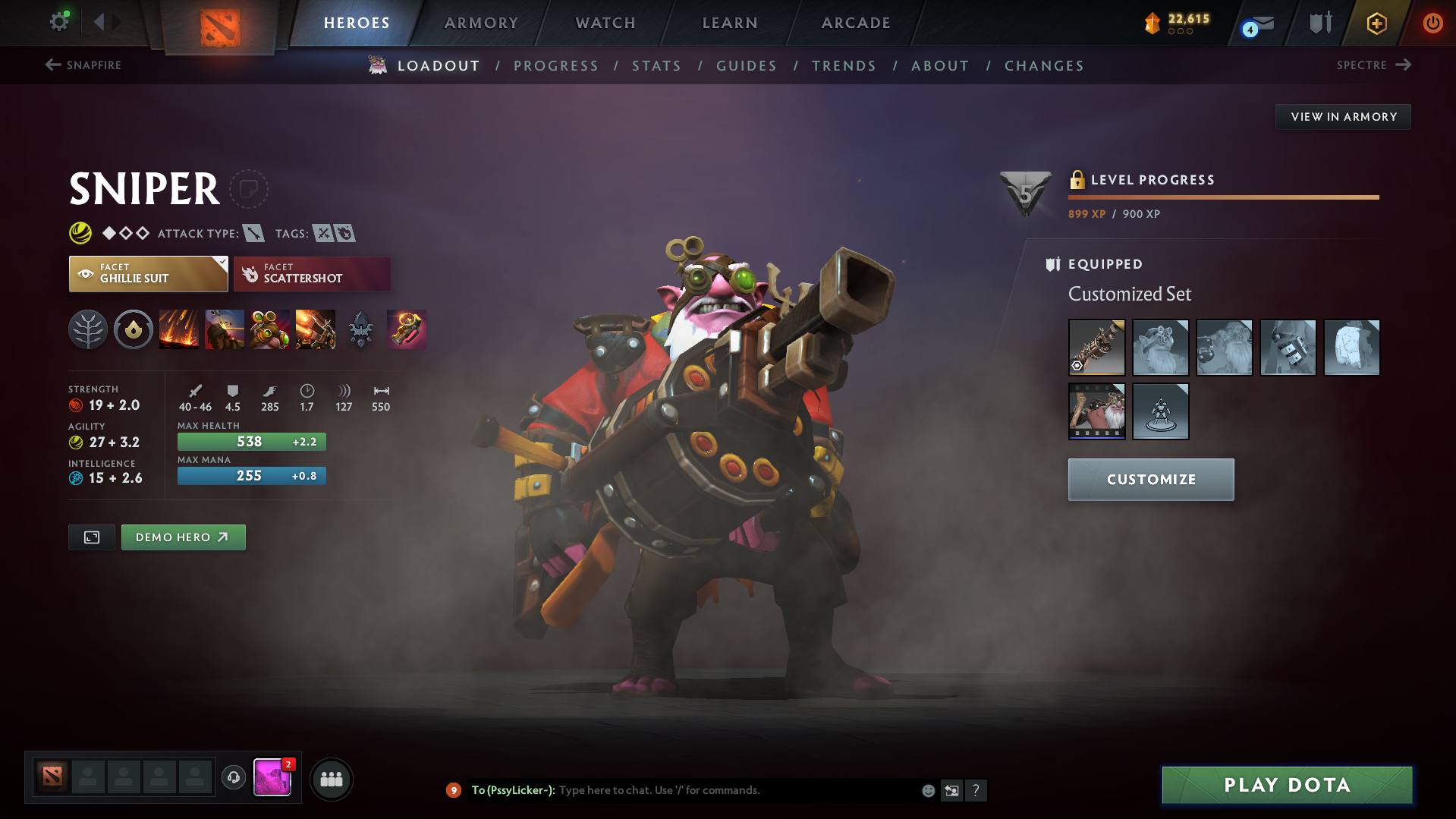Select the equipped rifle weapon slot
1456x819 pixels.
click(1096, 348)
